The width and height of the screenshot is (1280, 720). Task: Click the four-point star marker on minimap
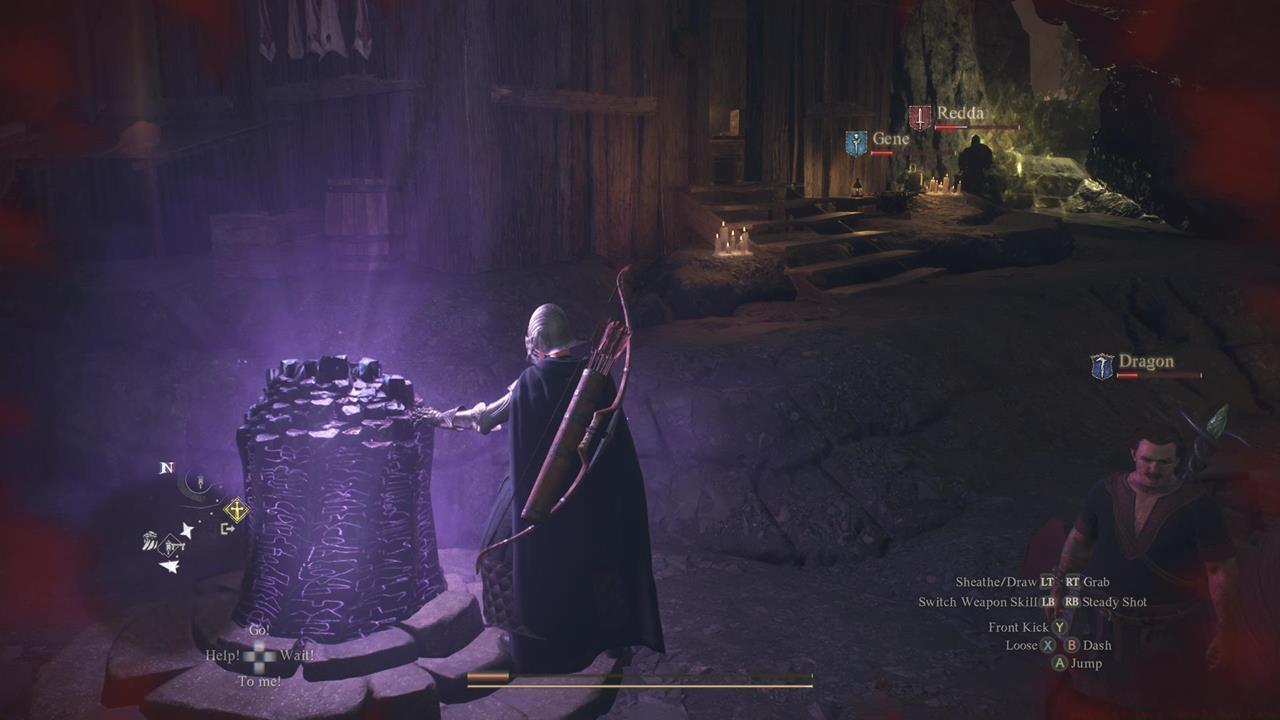coord(186,530)
